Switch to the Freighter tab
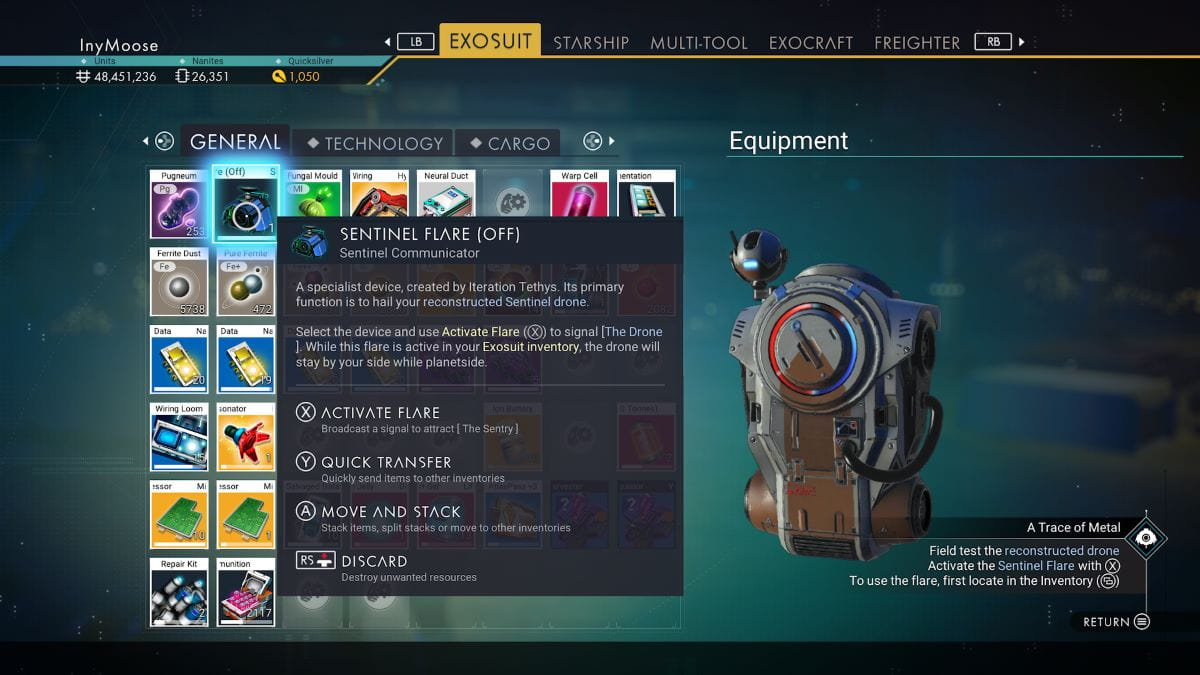1200x675 pixels. point(916,42)
